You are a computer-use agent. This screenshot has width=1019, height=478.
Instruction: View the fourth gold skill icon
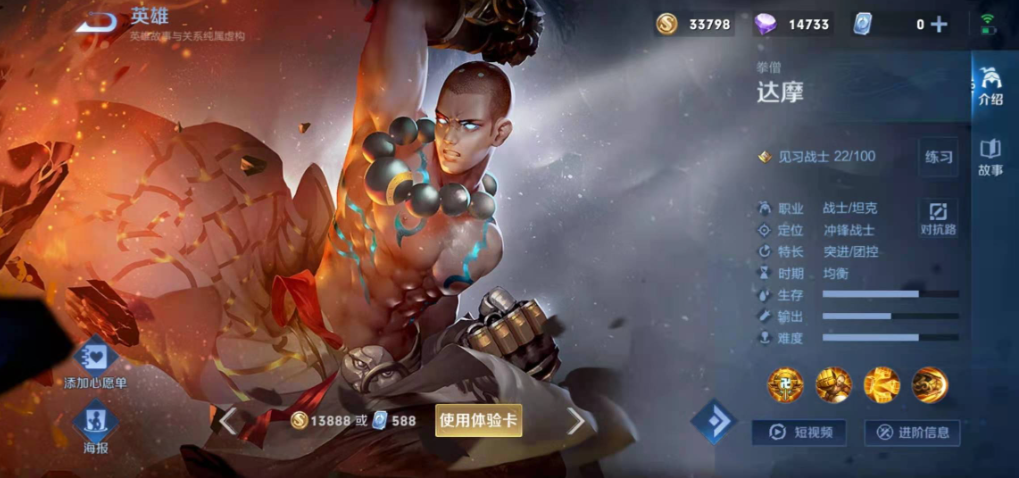point(930,384)
